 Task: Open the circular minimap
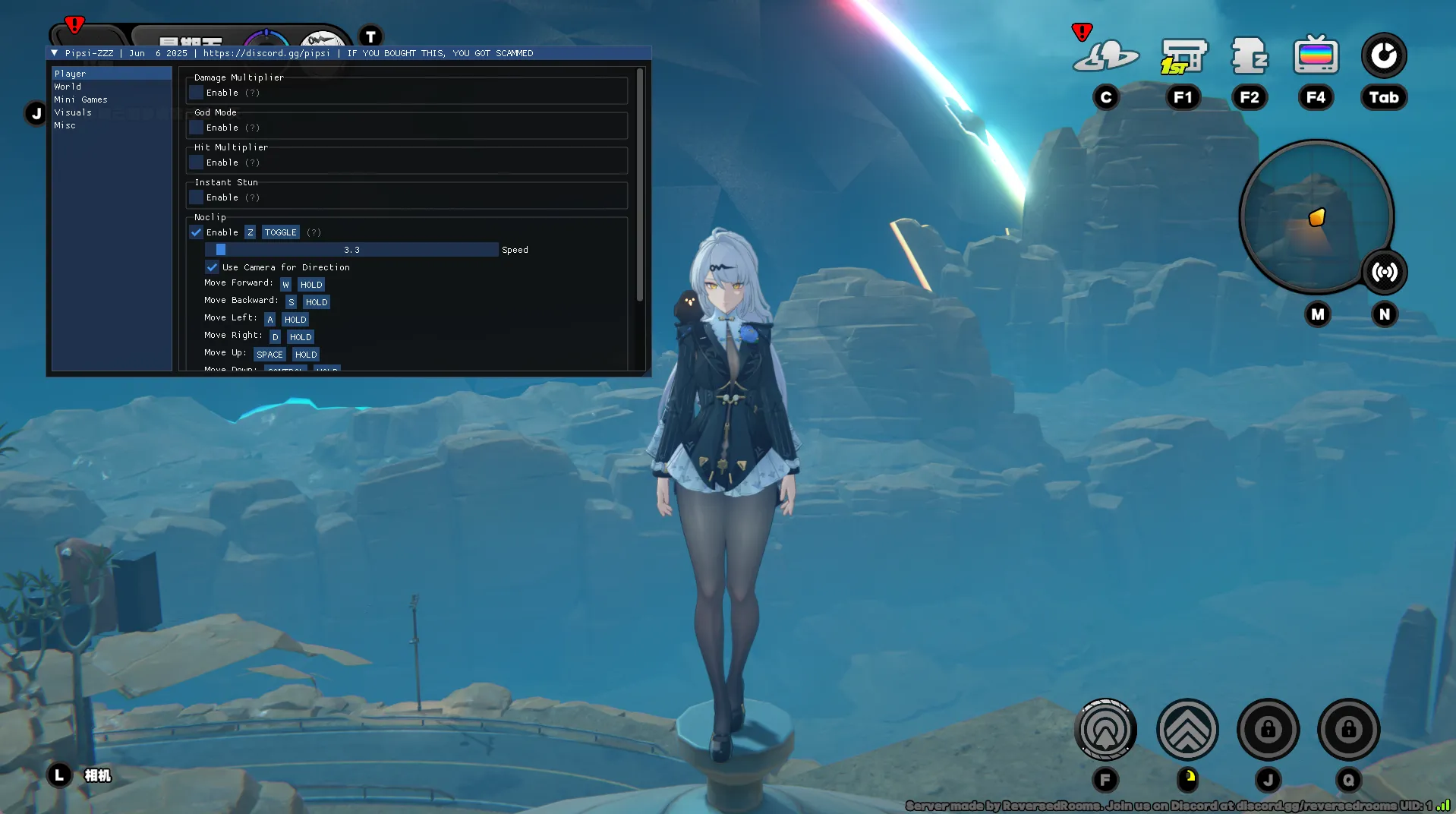pos(1316,216)
